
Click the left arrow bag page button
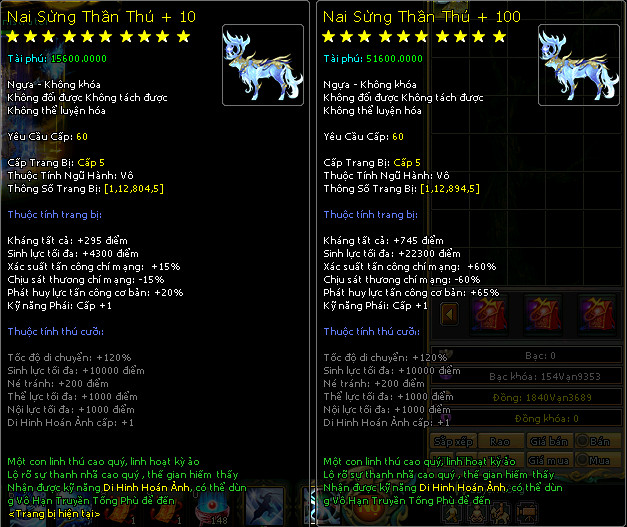pos(450,314)
